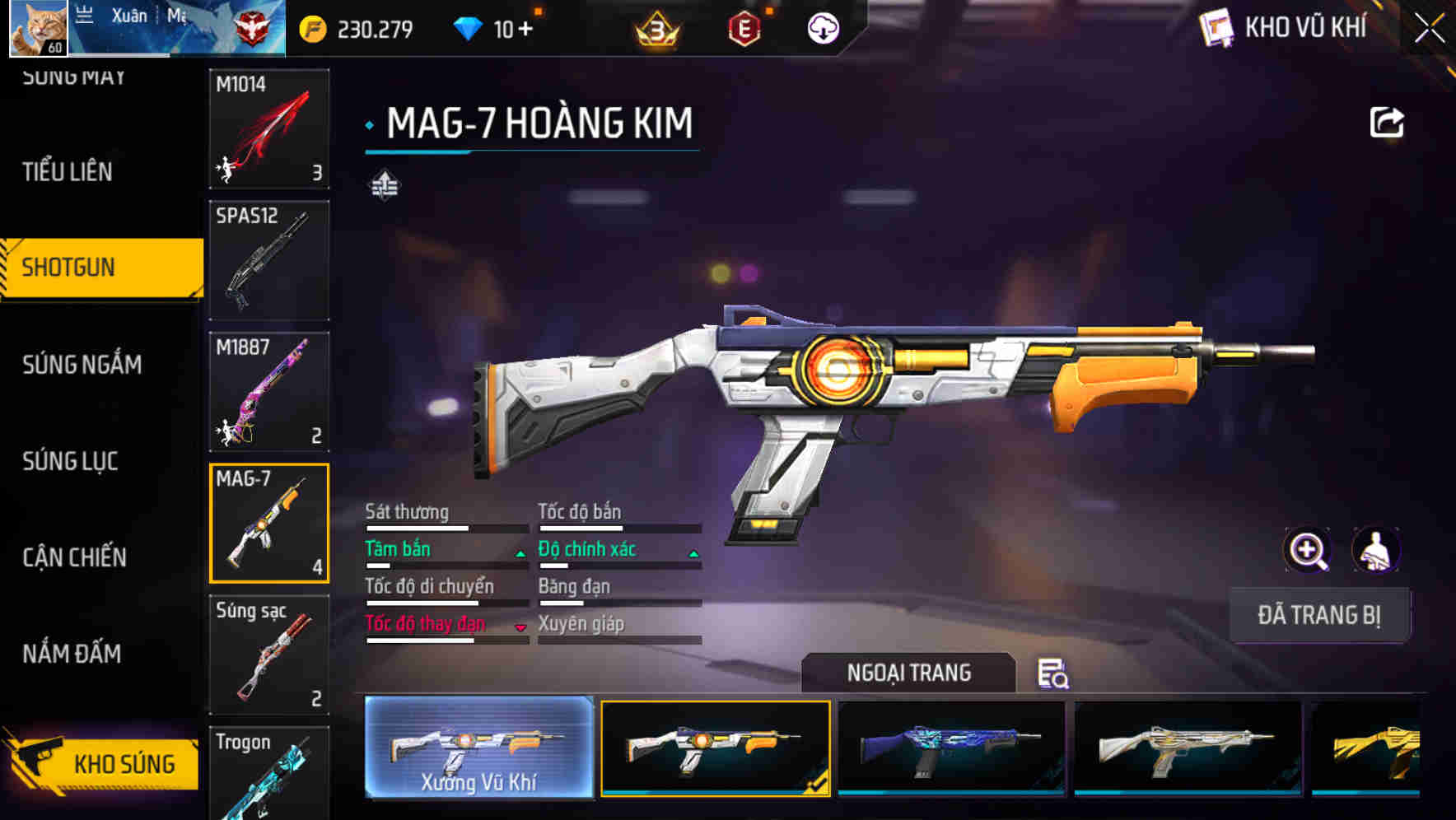
Task: Preview the skin on character icon
Action: tap(1376, 550)
